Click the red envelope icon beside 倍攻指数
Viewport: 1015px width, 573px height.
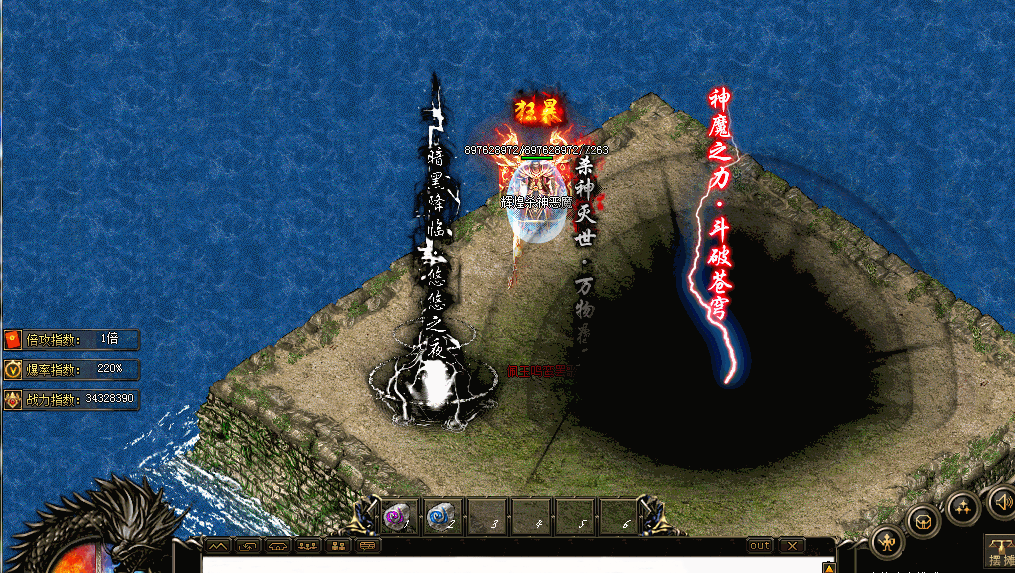click(x=13, y=339)
